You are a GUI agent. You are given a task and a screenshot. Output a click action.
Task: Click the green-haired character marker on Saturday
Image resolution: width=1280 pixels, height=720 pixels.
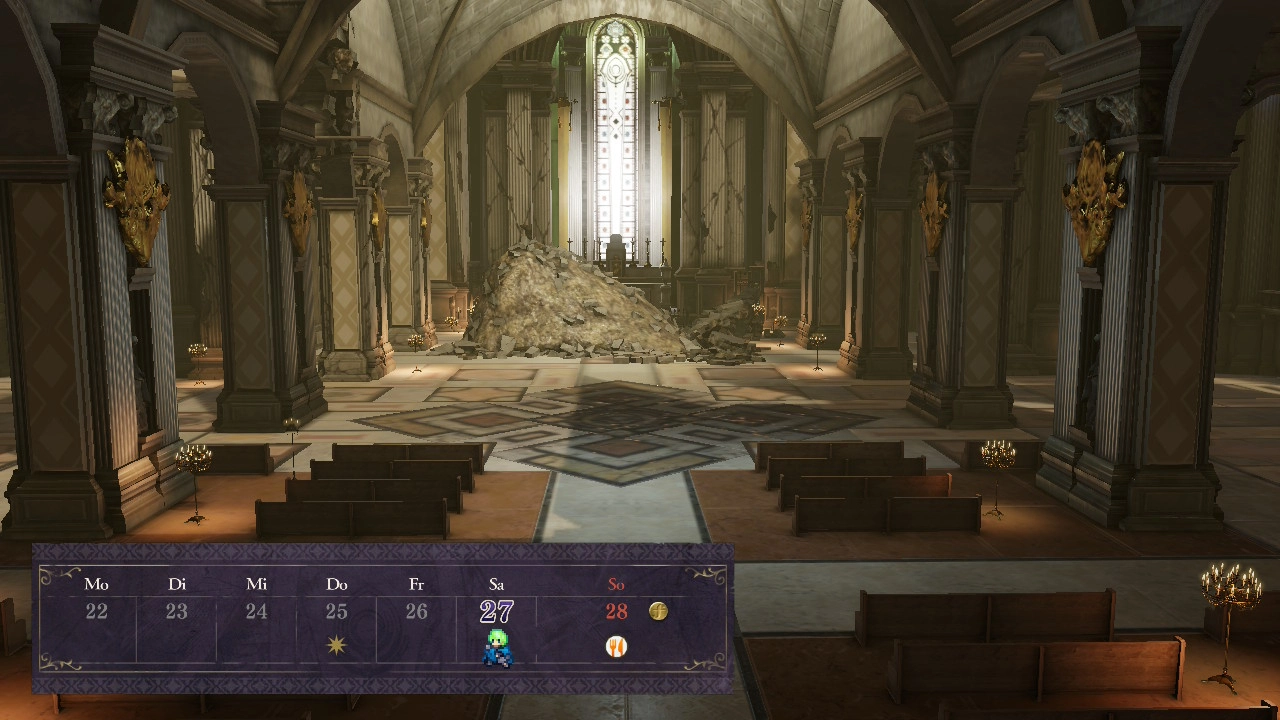(496, 648)
